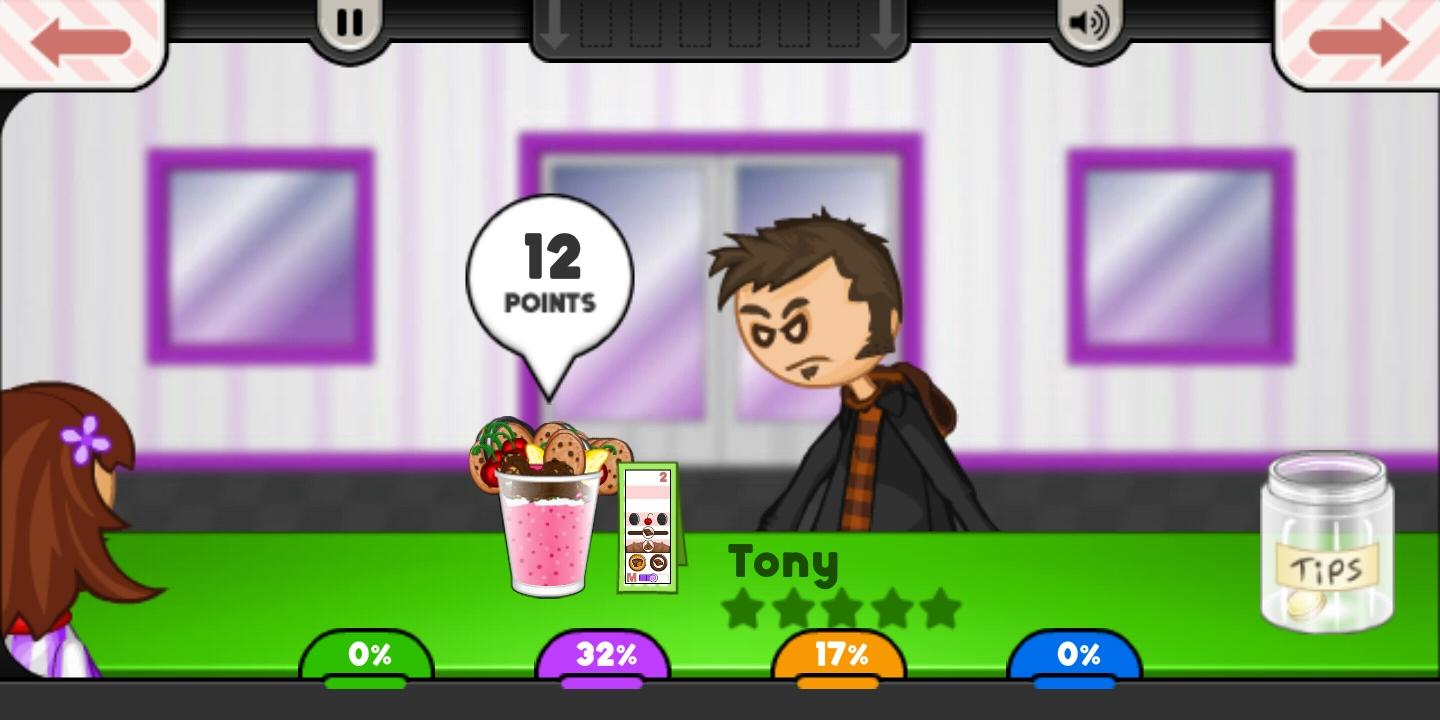
Task: Expand the ticket line order queue at top
Action: (x=720, y=25)
